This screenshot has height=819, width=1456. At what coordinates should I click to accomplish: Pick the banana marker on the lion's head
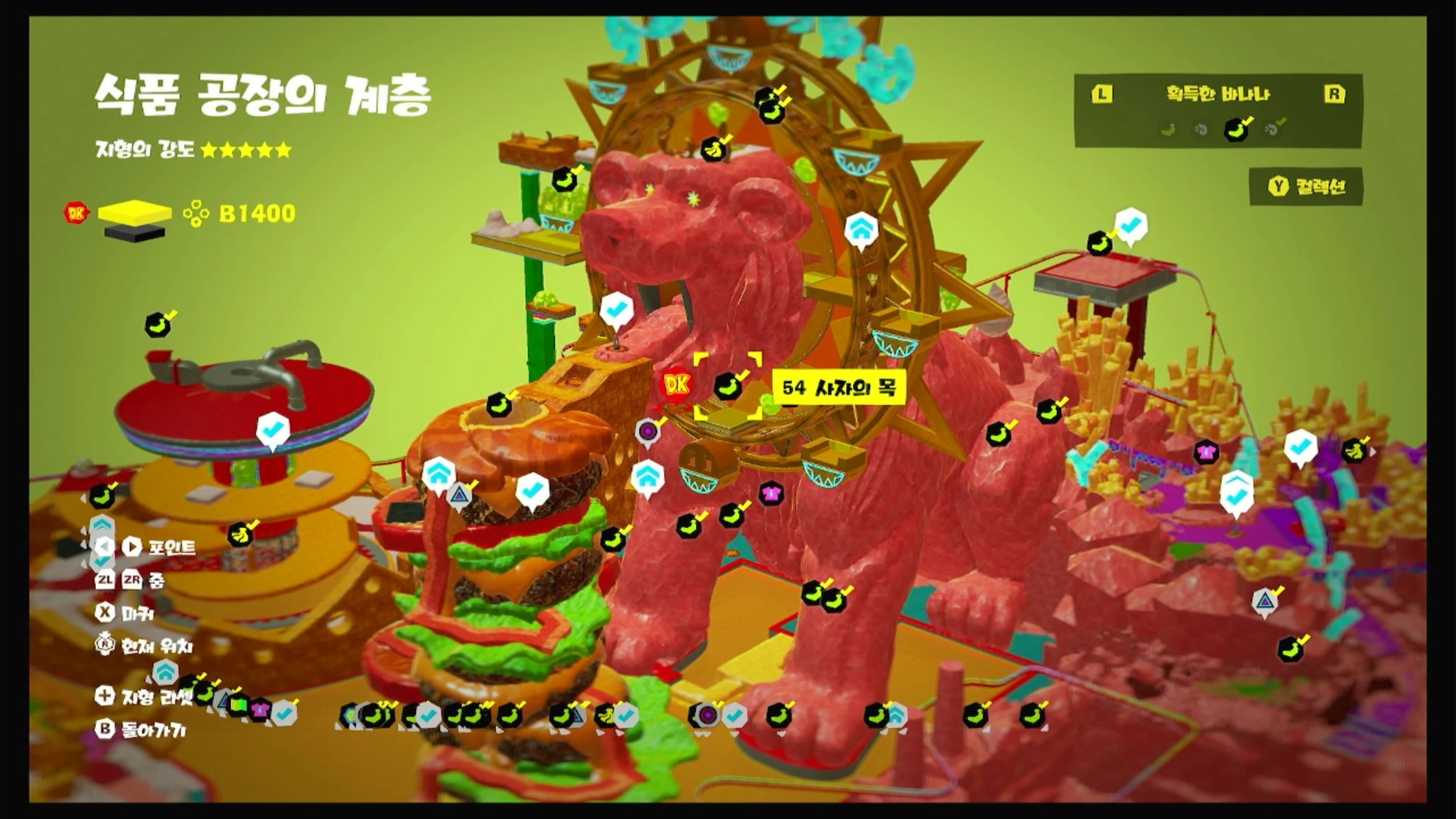click(713, 151)
